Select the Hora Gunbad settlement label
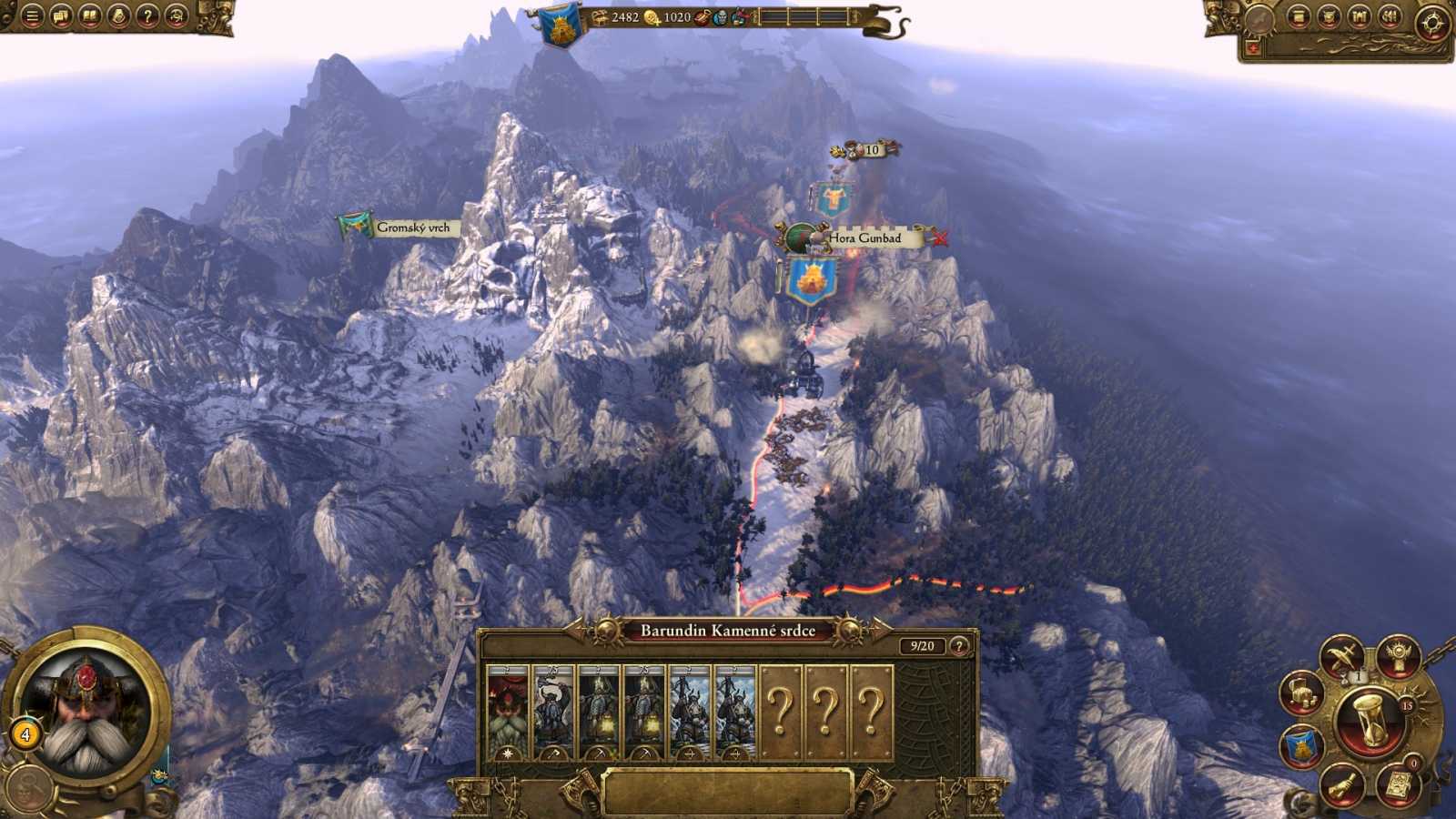Viewport: 1456px width, 819px height. 864,238
